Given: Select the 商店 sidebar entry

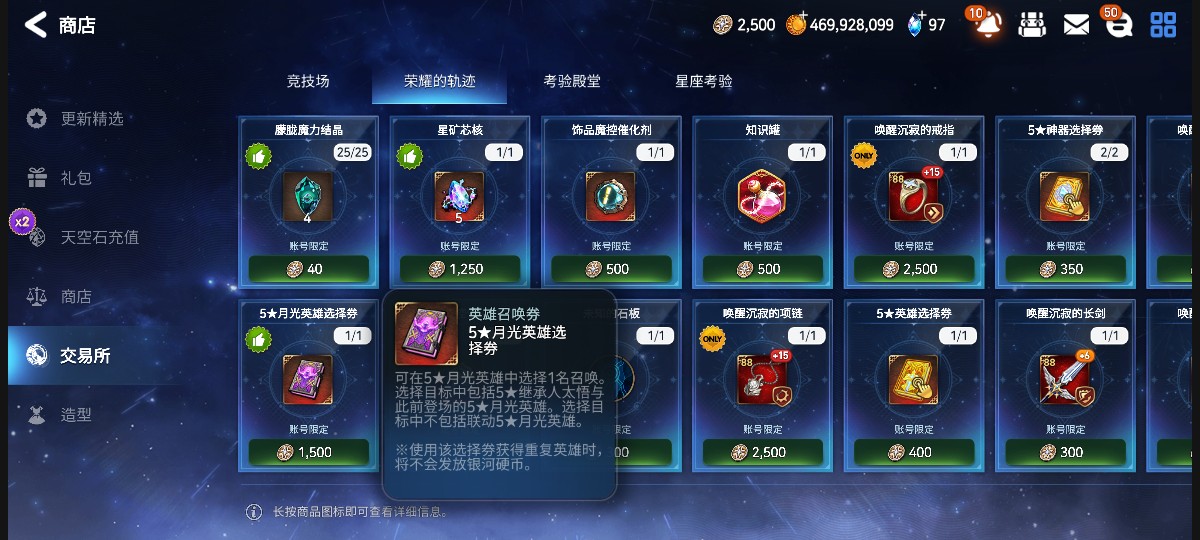Looking at the screenshot, I should coord(76,296).
